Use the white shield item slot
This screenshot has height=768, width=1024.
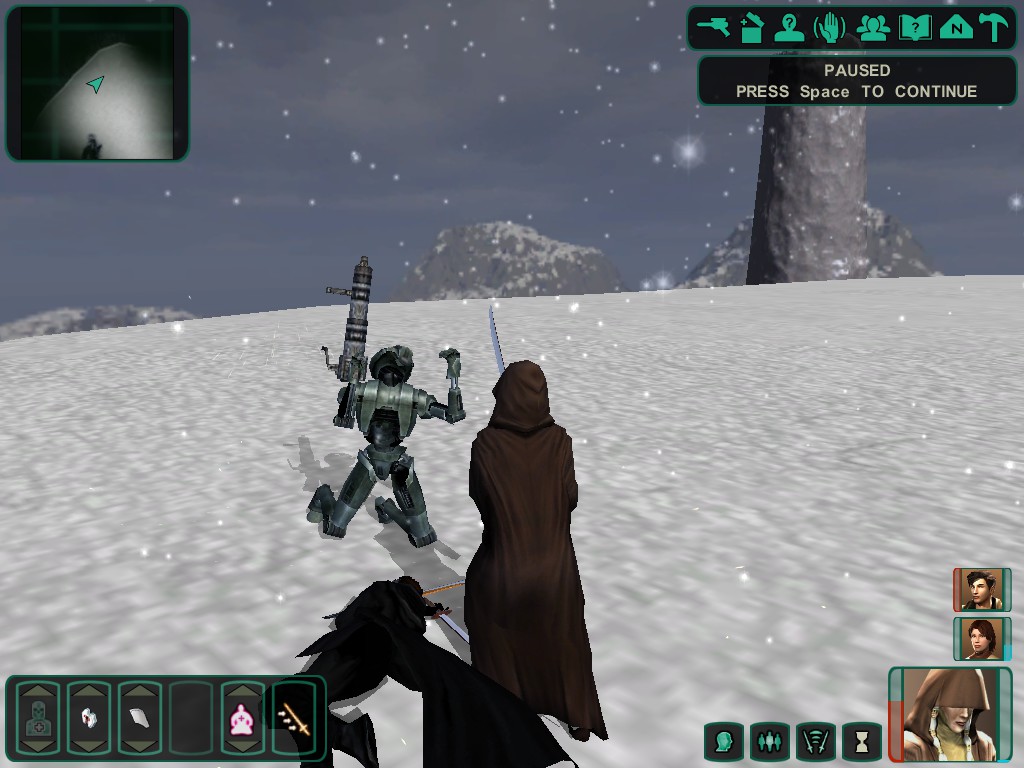pos(140,718)
